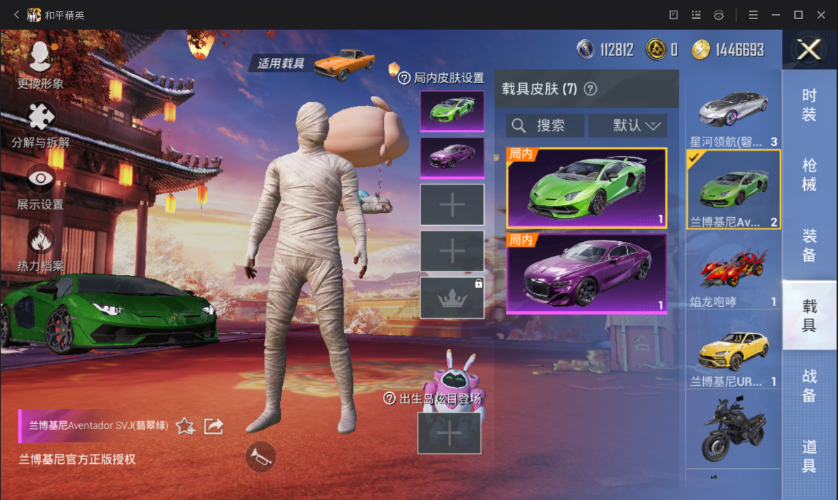838x500 pixels.
Task: Click the 搜索 search field
Action: tap(545, 125)
